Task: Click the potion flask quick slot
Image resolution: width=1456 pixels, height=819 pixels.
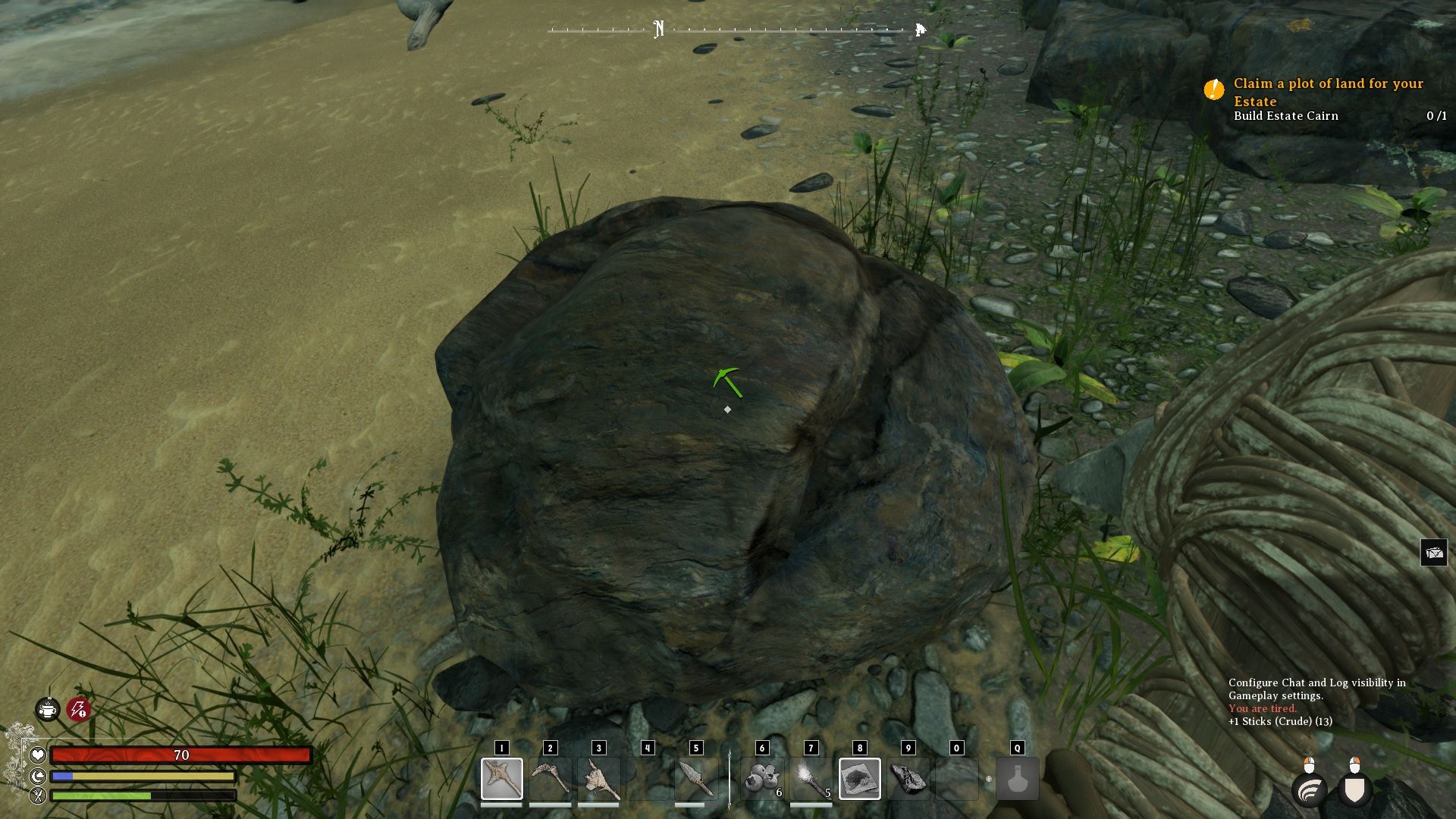Action: pyautogui.click(x=1017, y=779)
